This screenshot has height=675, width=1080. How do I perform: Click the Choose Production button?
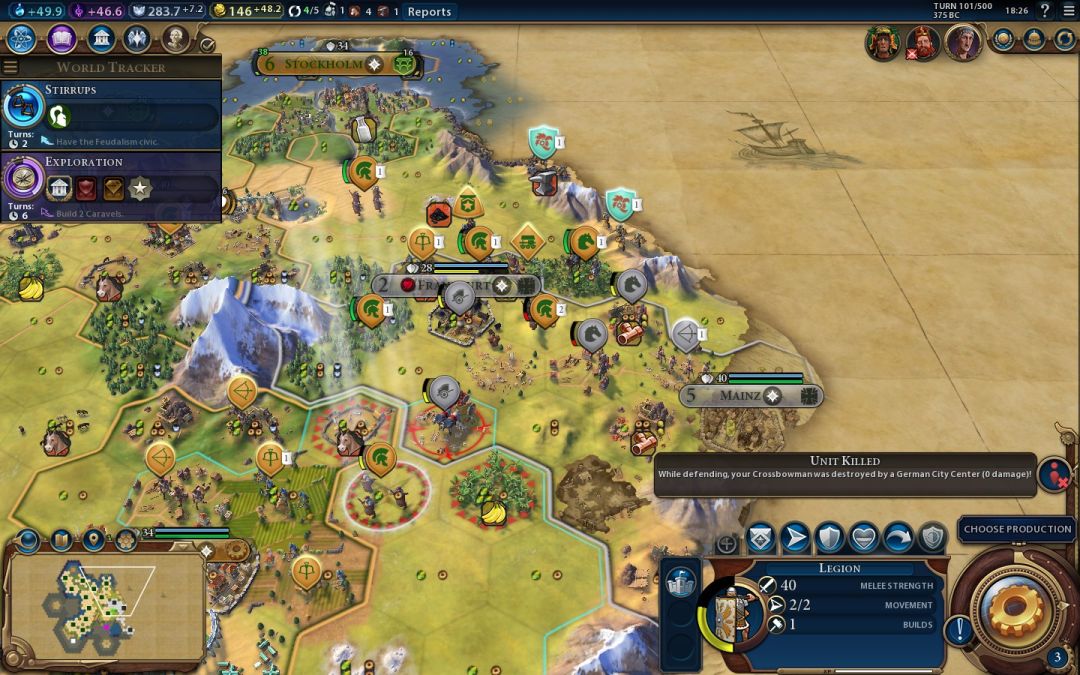[x=1017, y=529]
